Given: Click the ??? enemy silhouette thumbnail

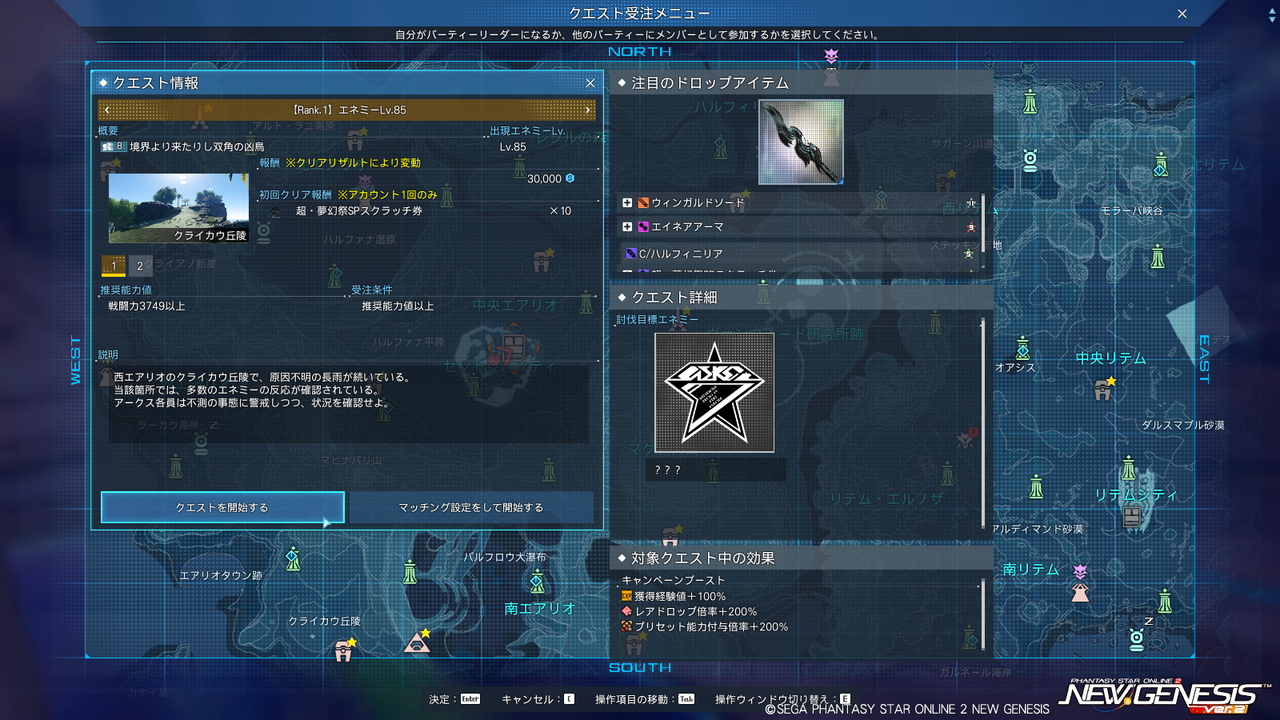Looking at the screenshot, I should tap(714, 392).
